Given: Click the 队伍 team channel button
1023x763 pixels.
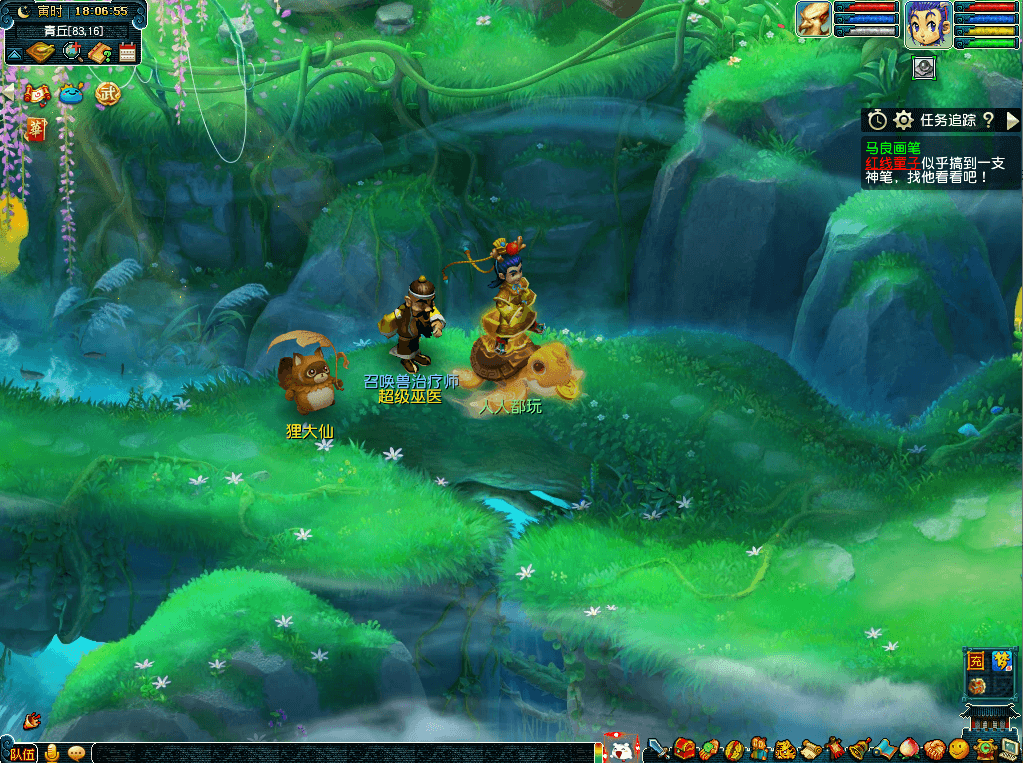Looking at the screenshot, I should (22, 753).
